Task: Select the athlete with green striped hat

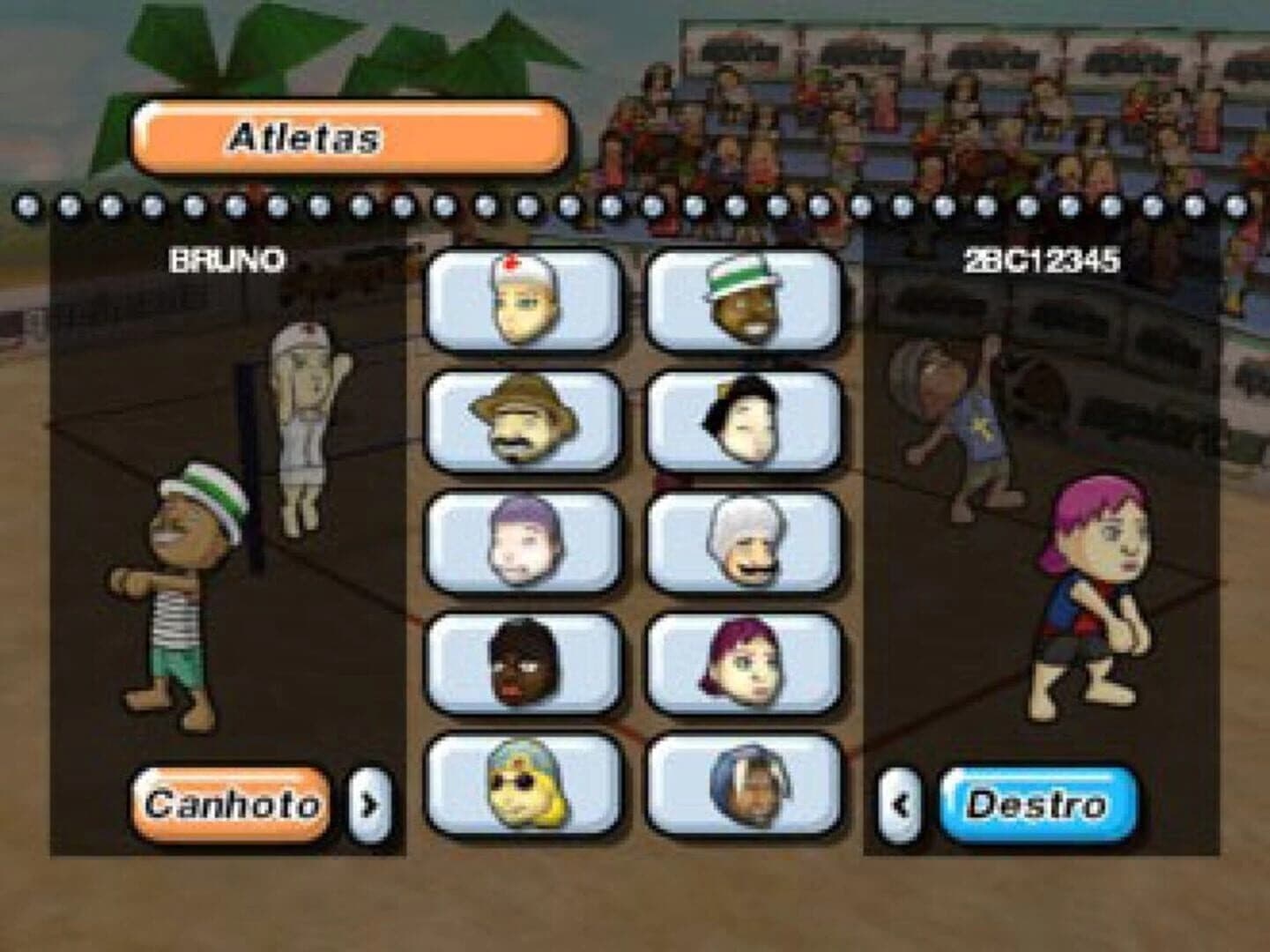Action: pyautogui.click(x=743, y=301)
